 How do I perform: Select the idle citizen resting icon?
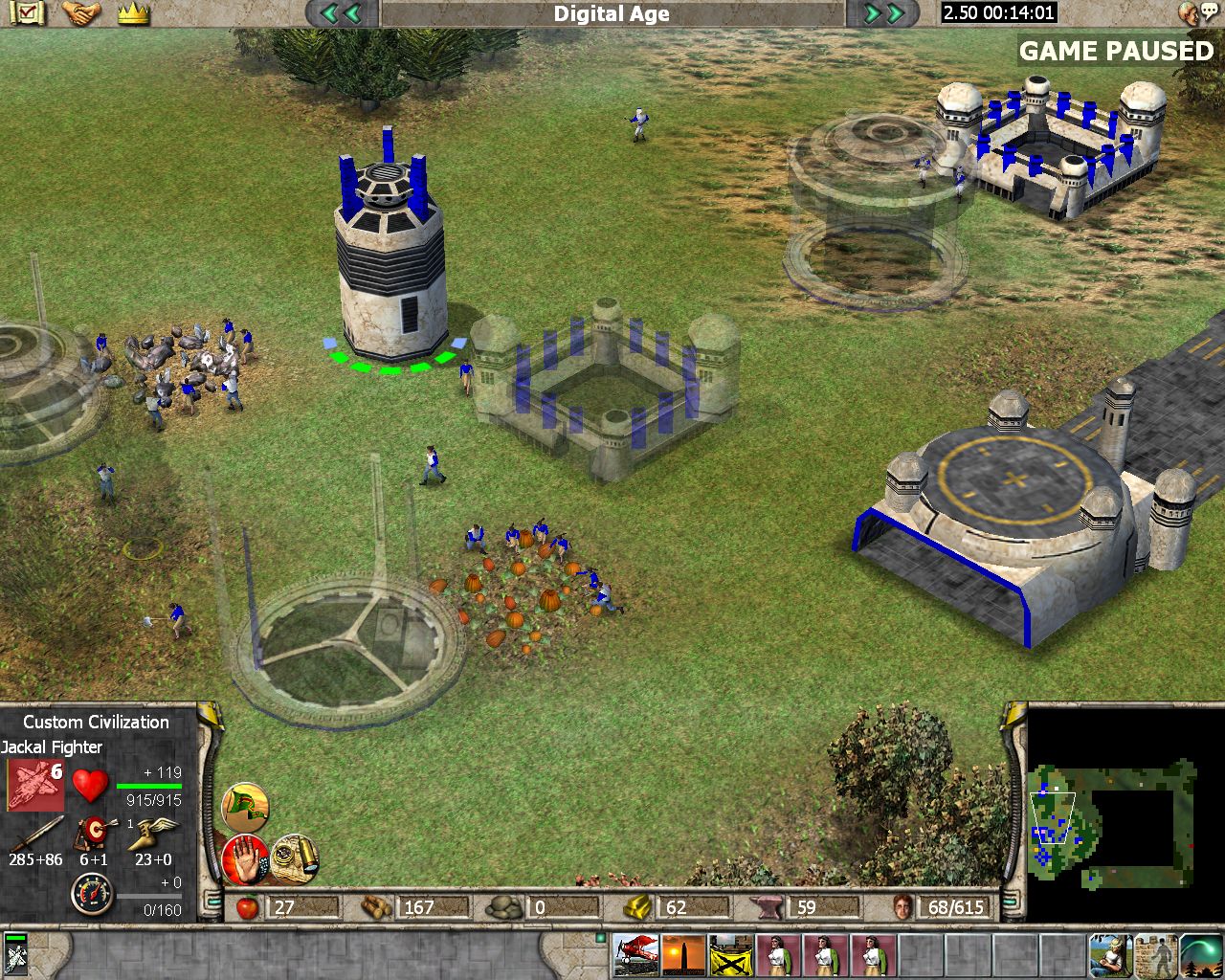[x=1110, y=954]
